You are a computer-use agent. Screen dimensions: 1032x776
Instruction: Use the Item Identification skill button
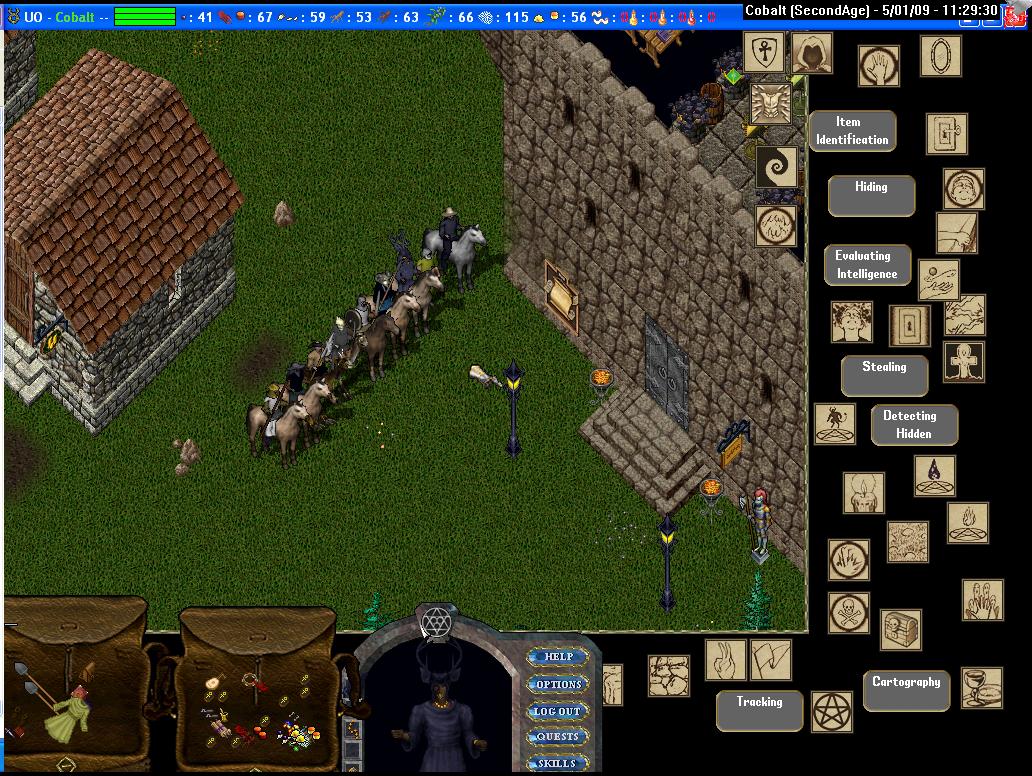pos(851,131)
